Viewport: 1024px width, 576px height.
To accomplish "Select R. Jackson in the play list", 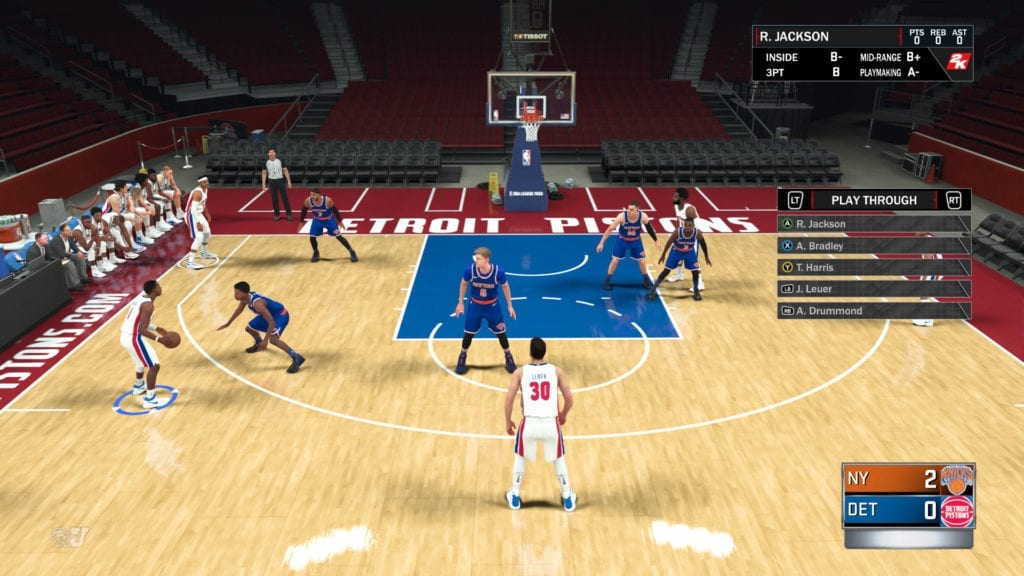I will tap(873, 224).
